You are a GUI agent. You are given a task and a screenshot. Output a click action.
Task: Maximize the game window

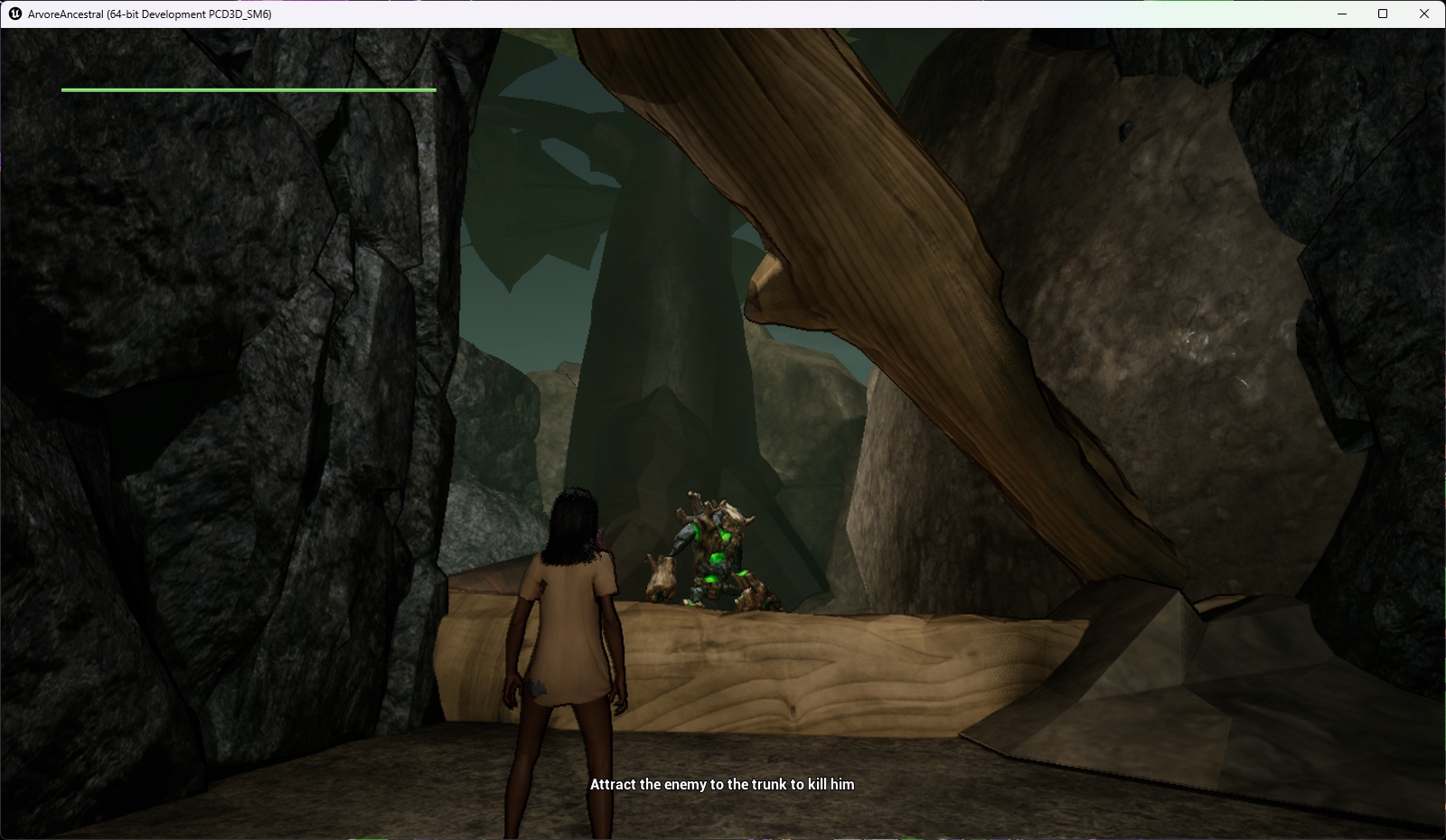(x=1383, y=14)
